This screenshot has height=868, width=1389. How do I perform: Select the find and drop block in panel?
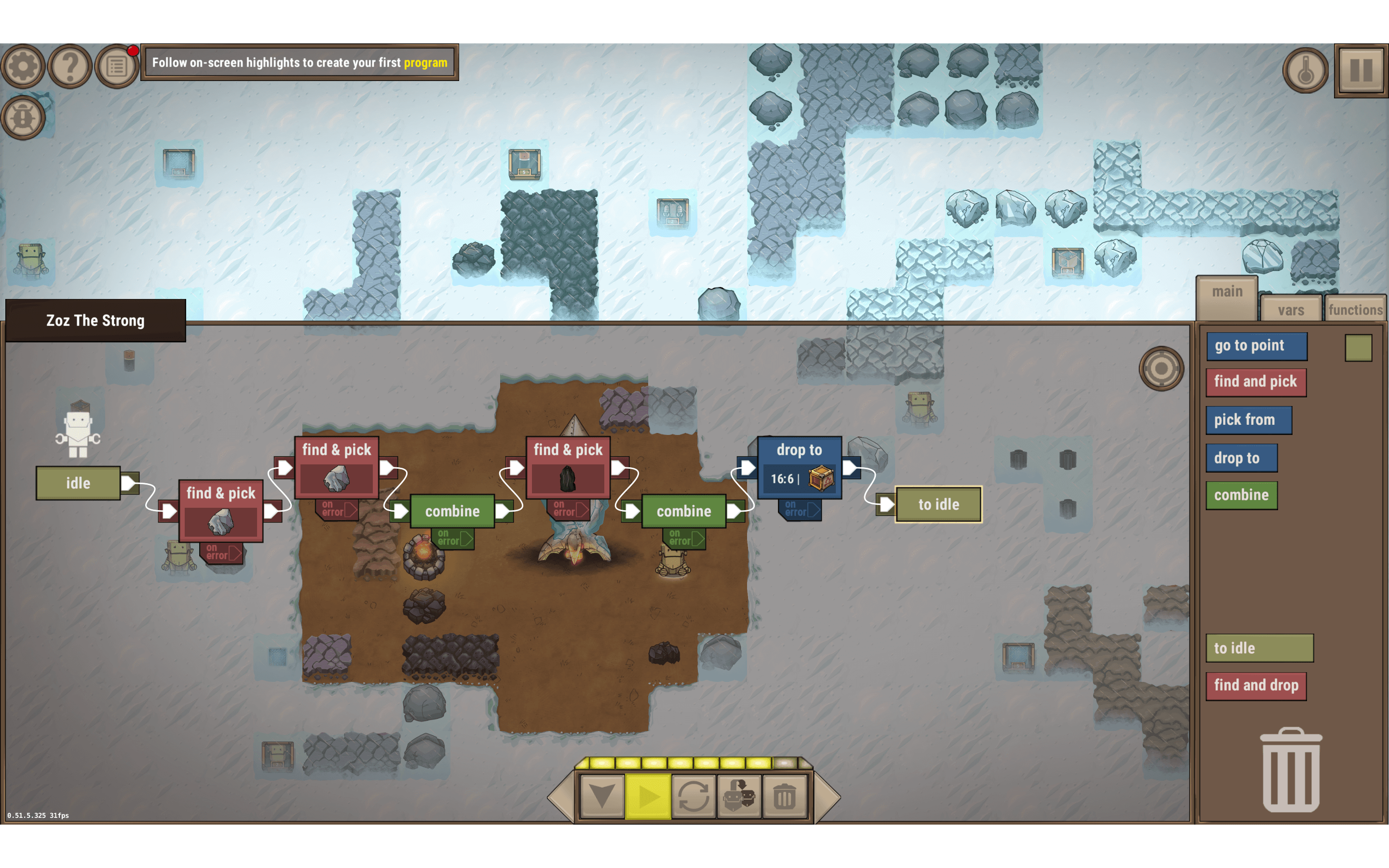pos(1256,685)
